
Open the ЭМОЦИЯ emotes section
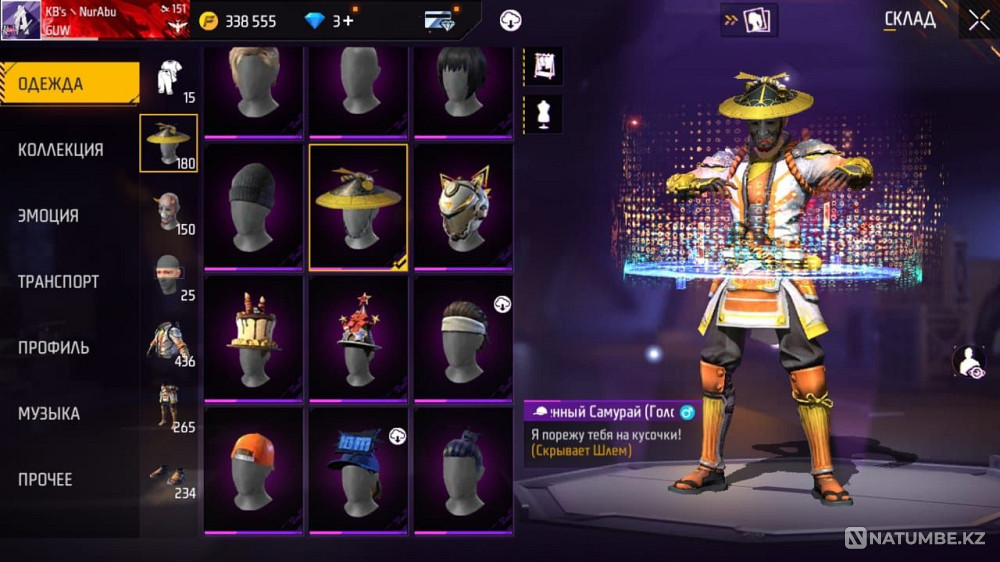(49, 216)
